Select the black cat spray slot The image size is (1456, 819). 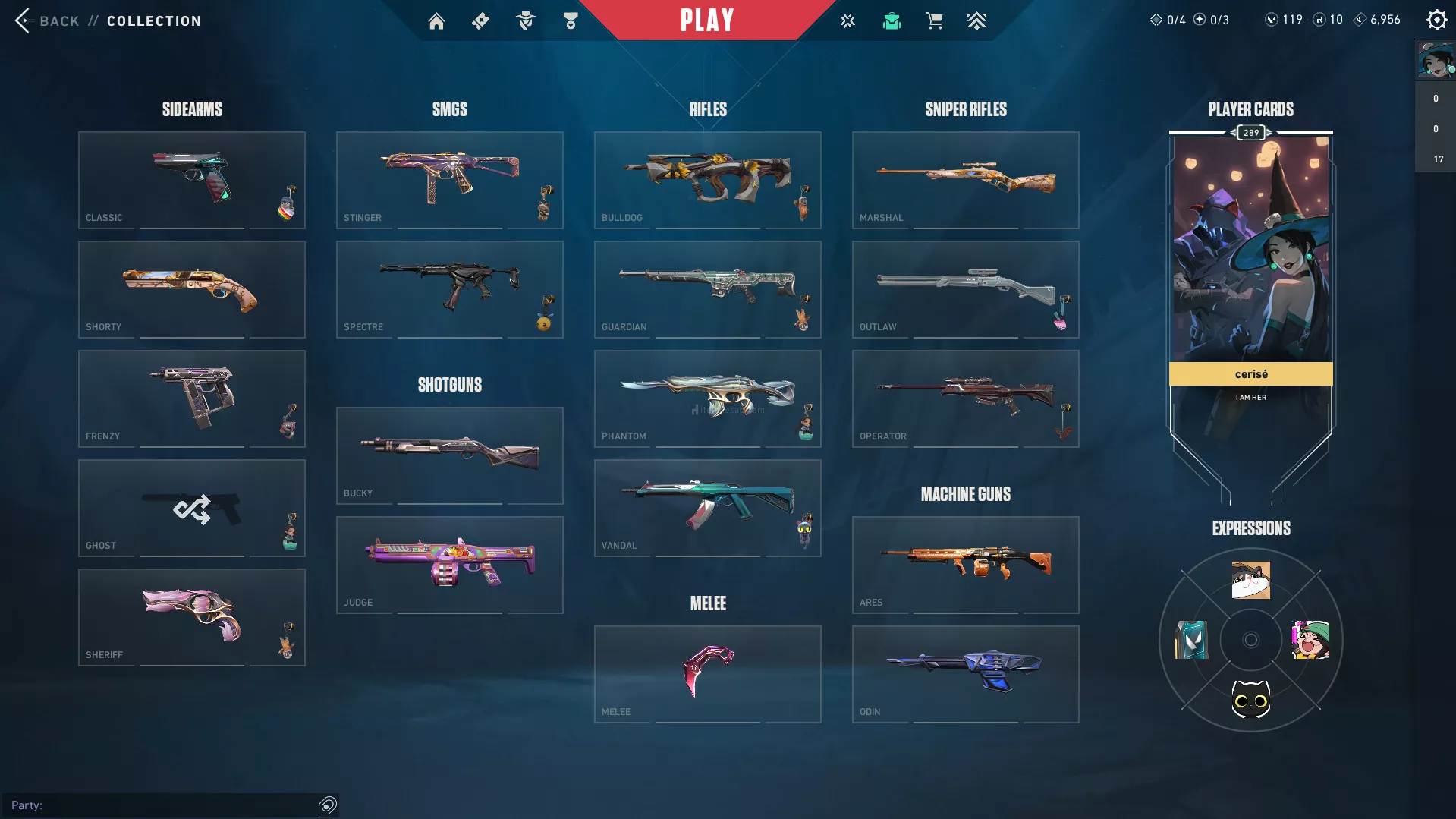pos(1250,699)
